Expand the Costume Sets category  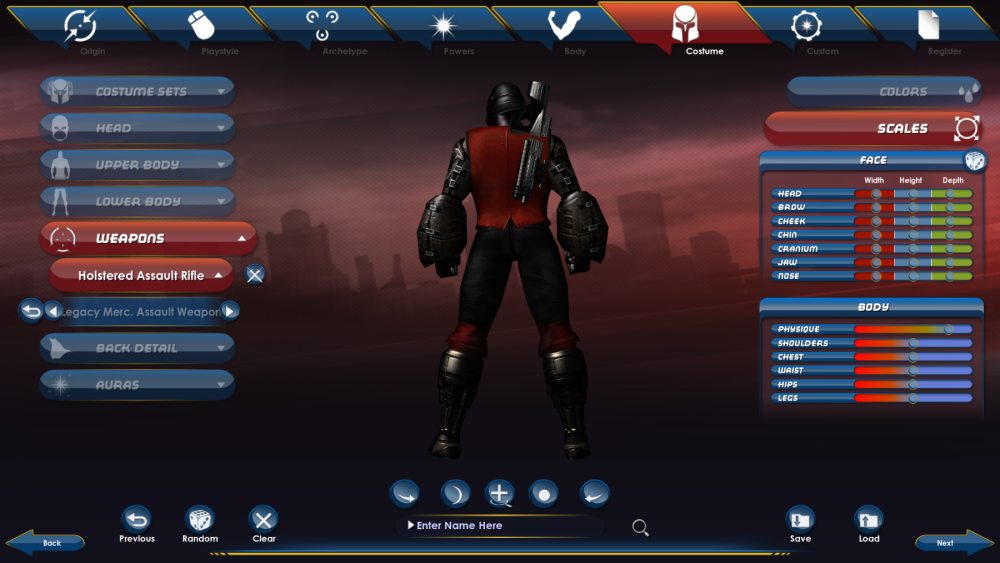[137, 91]
